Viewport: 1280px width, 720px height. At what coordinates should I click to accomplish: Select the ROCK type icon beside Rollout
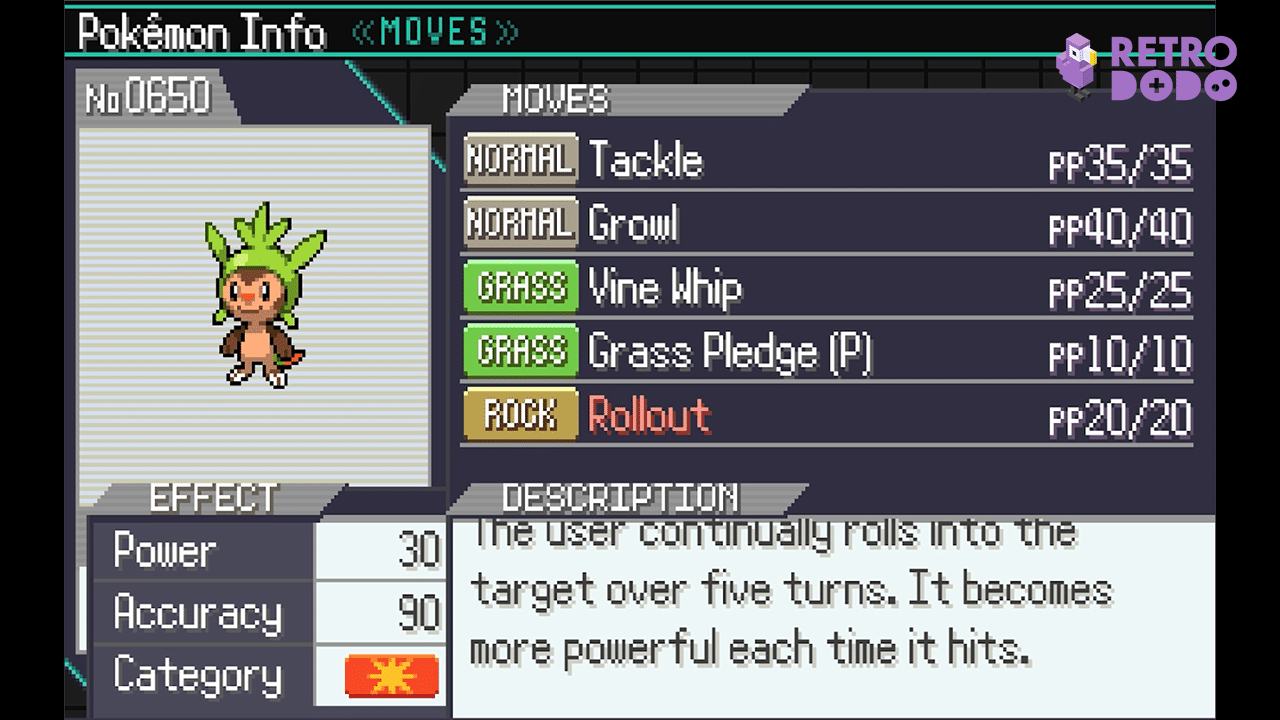[519, 415]
